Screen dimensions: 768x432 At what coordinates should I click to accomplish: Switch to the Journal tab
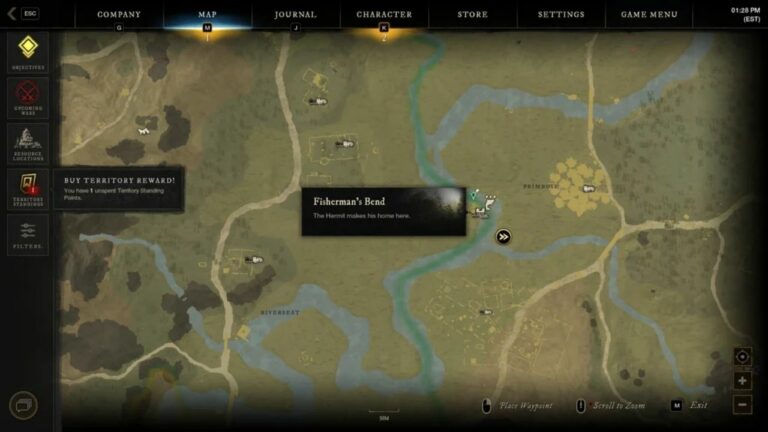pyautogui.click(x=295, y=15)
